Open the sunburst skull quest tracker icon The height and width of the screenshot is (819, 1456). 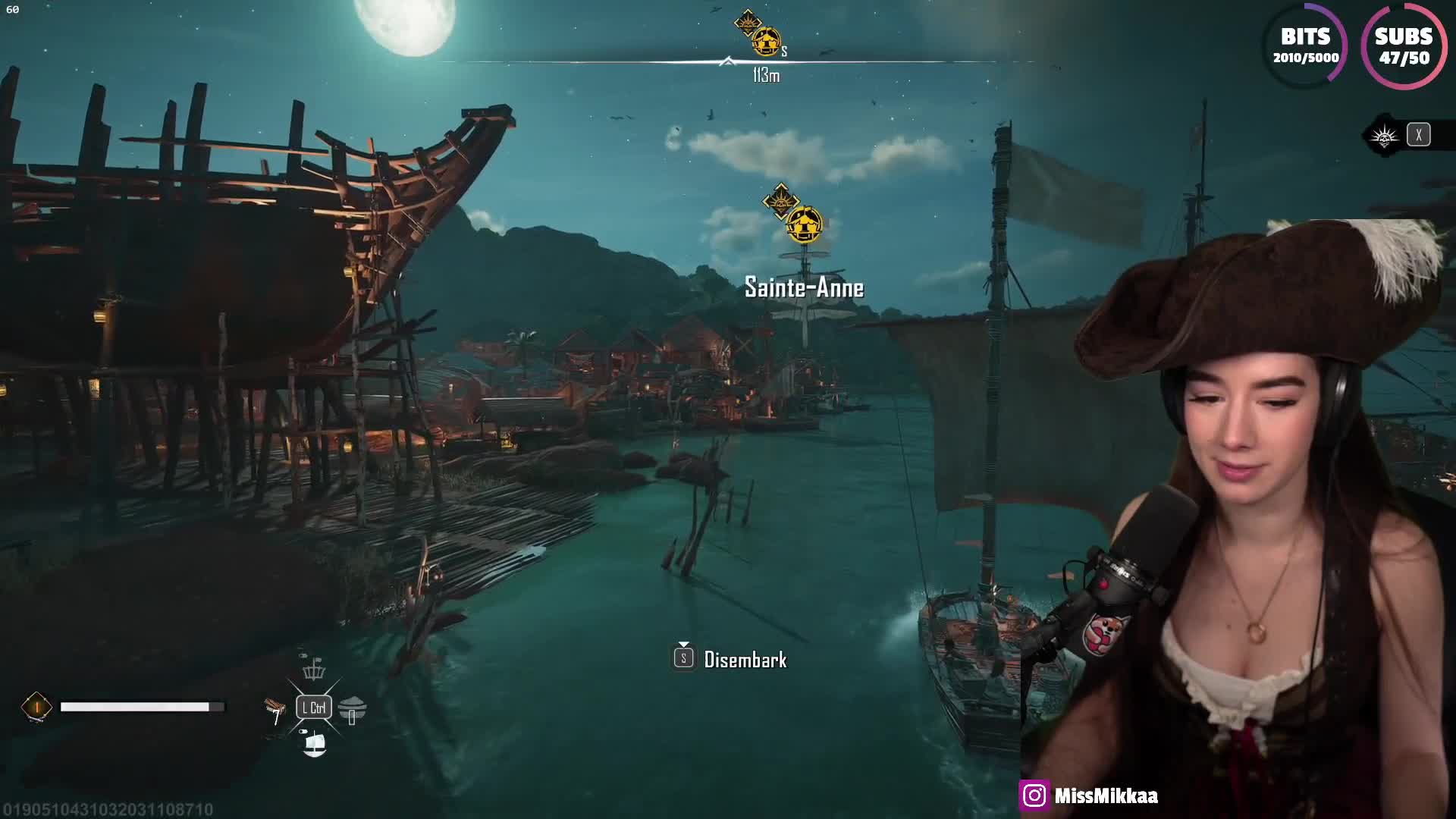(x=1384, y=136)
